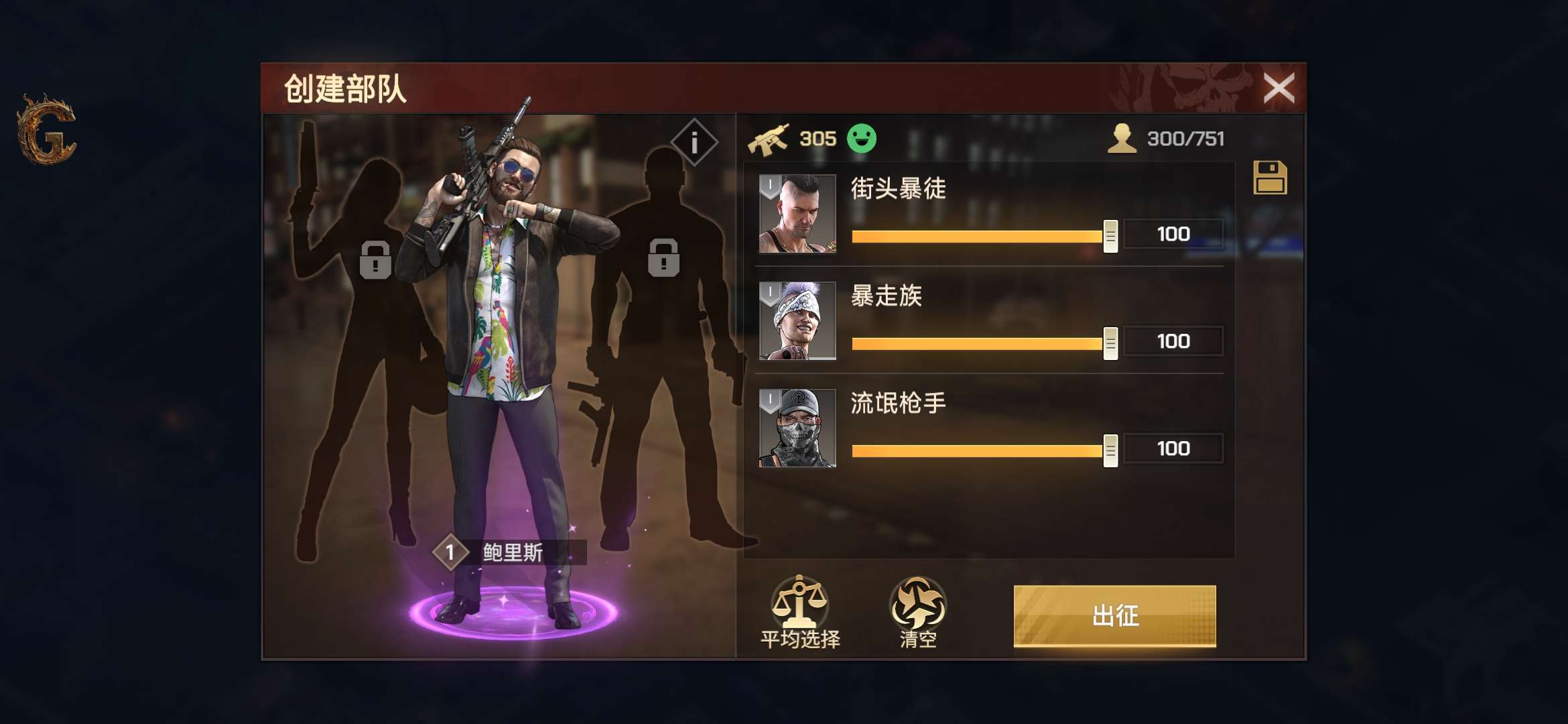
Task: Click the golden G emblem on the left
Action: pos(45,132)
